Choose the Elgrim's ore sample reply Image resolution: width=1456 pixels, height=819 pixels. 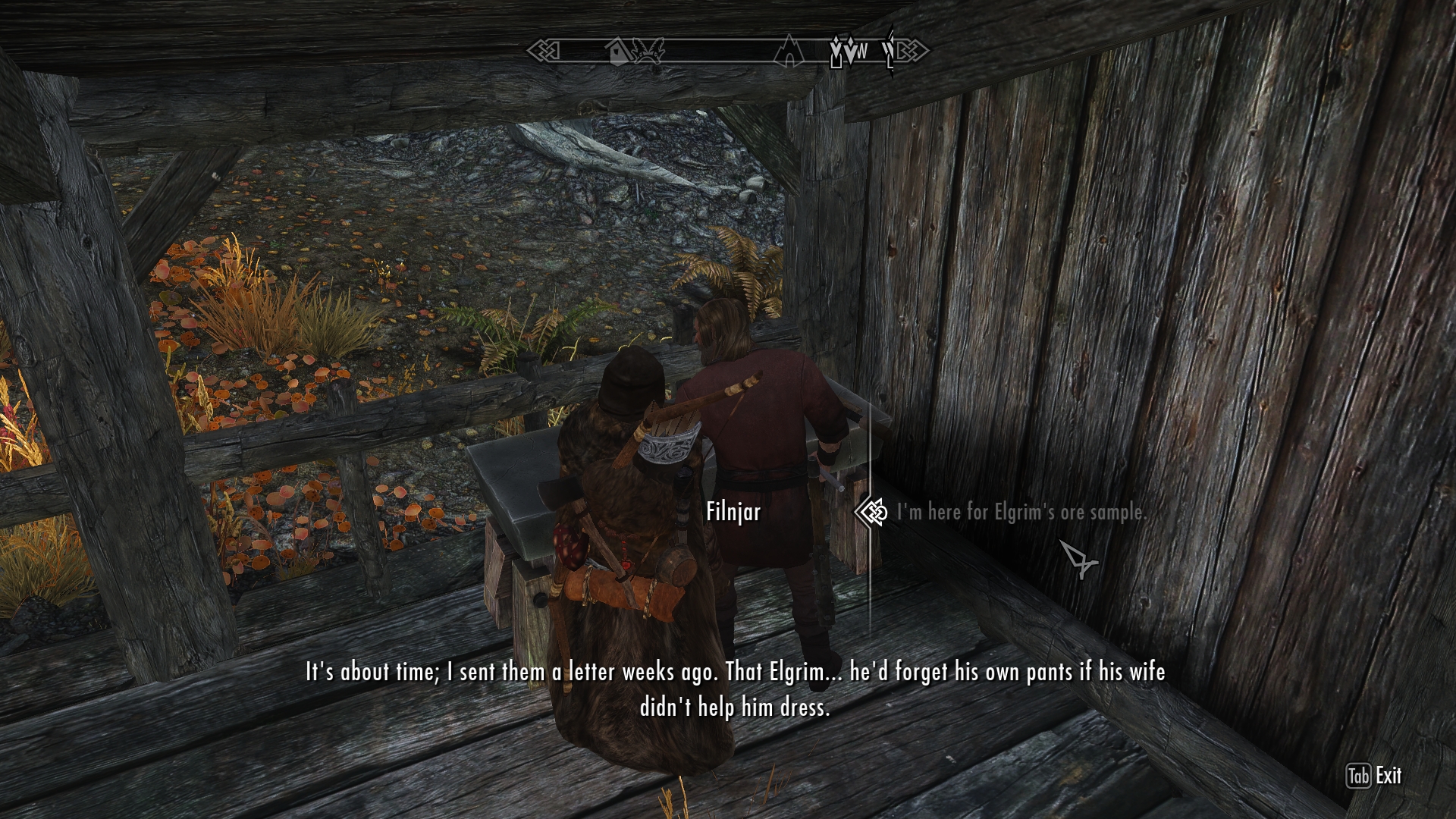pos(1021,513)
